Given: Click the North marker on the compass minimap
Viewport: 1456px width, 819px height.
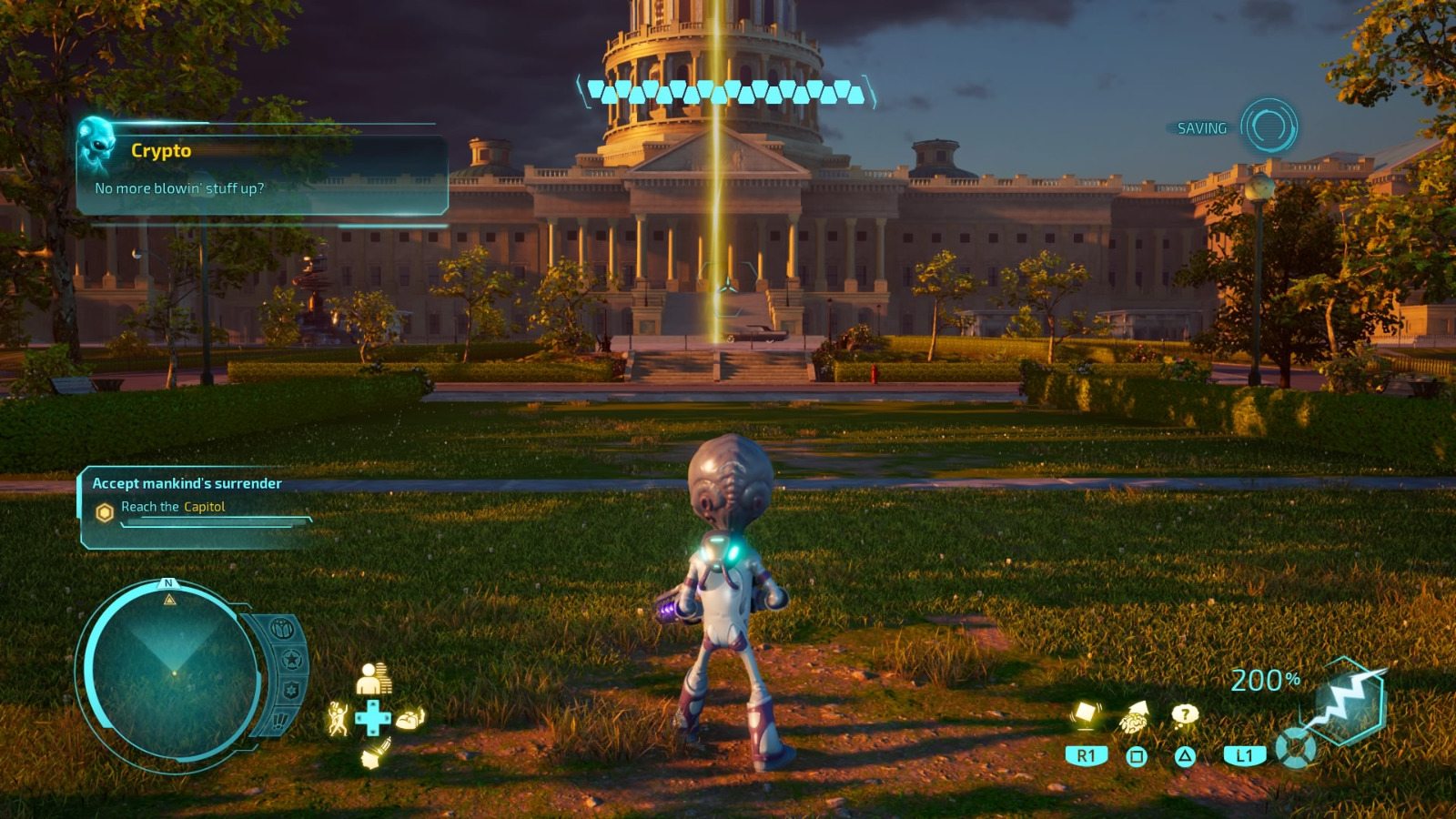Looking at the screenshot, I should tap(167, 583).
